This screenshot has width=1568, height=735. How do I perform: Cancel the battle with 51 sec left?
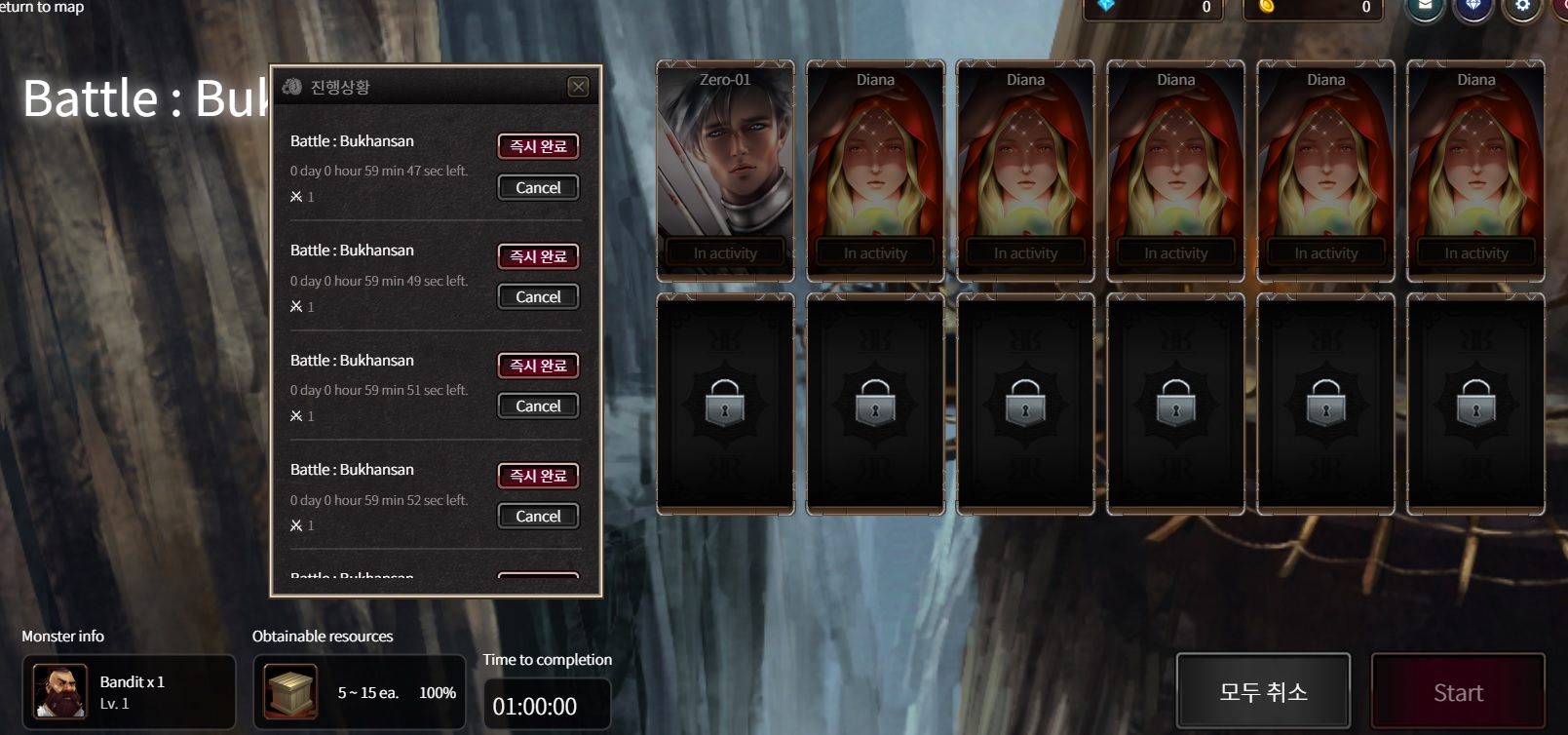538,406
